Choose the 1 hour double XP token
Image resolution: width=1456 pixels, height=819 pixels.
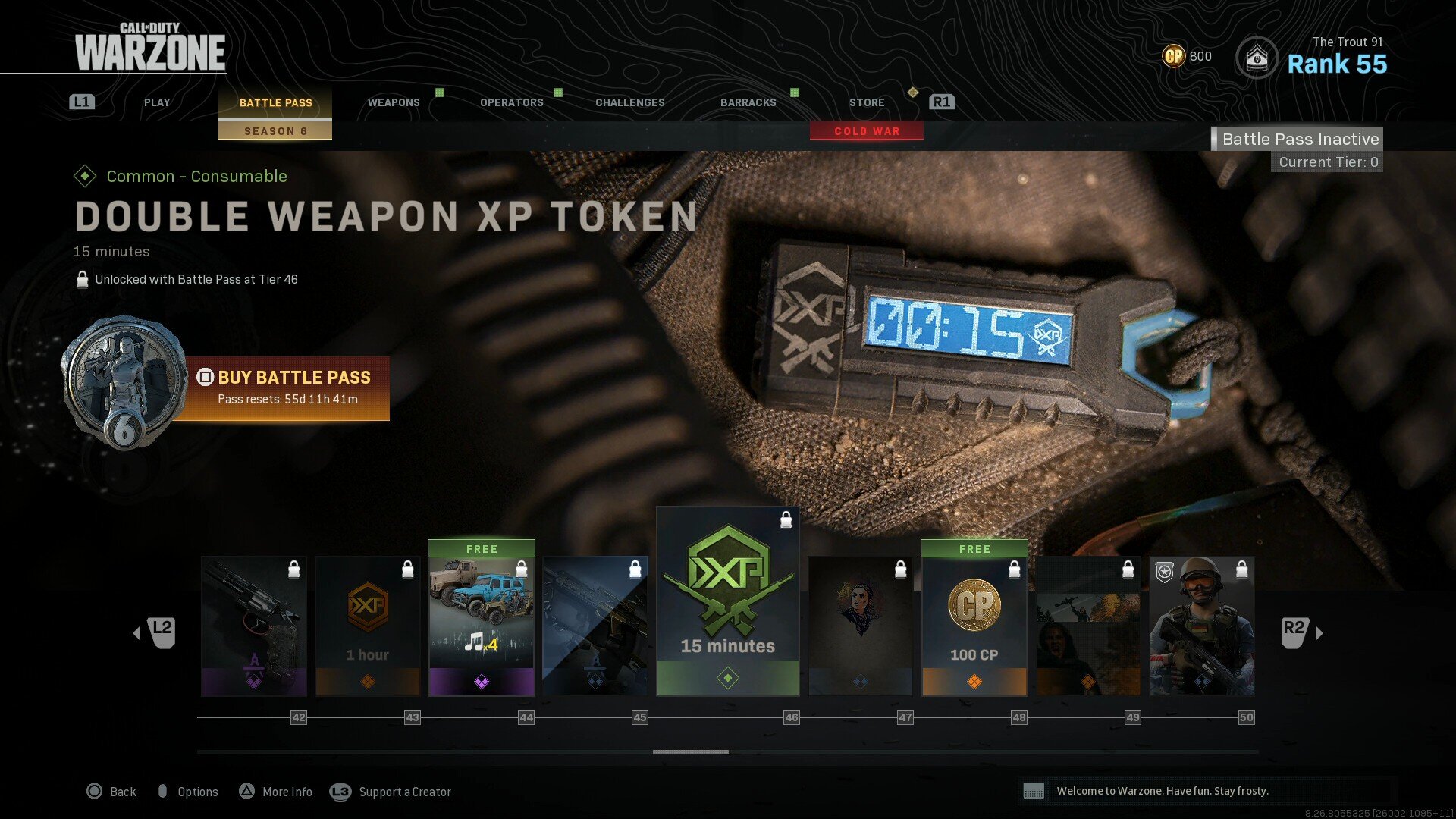point(368,626)
